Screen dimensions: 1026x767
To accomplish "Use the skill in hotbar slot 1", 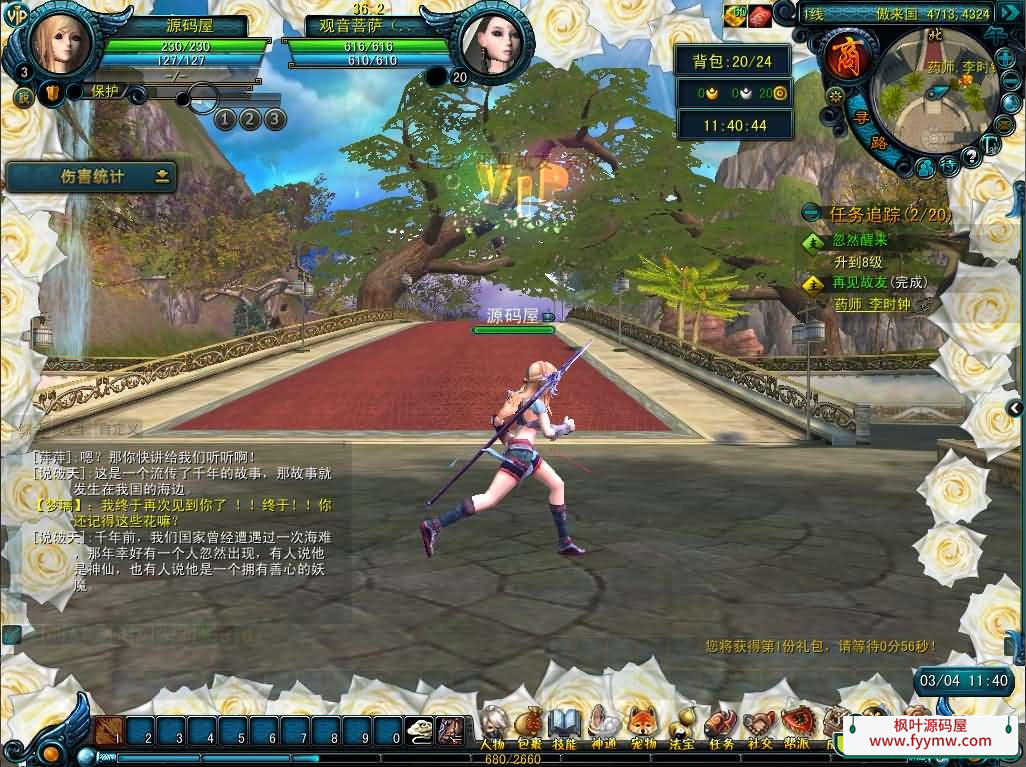I will pyautogui.click(x=111, y=730).
